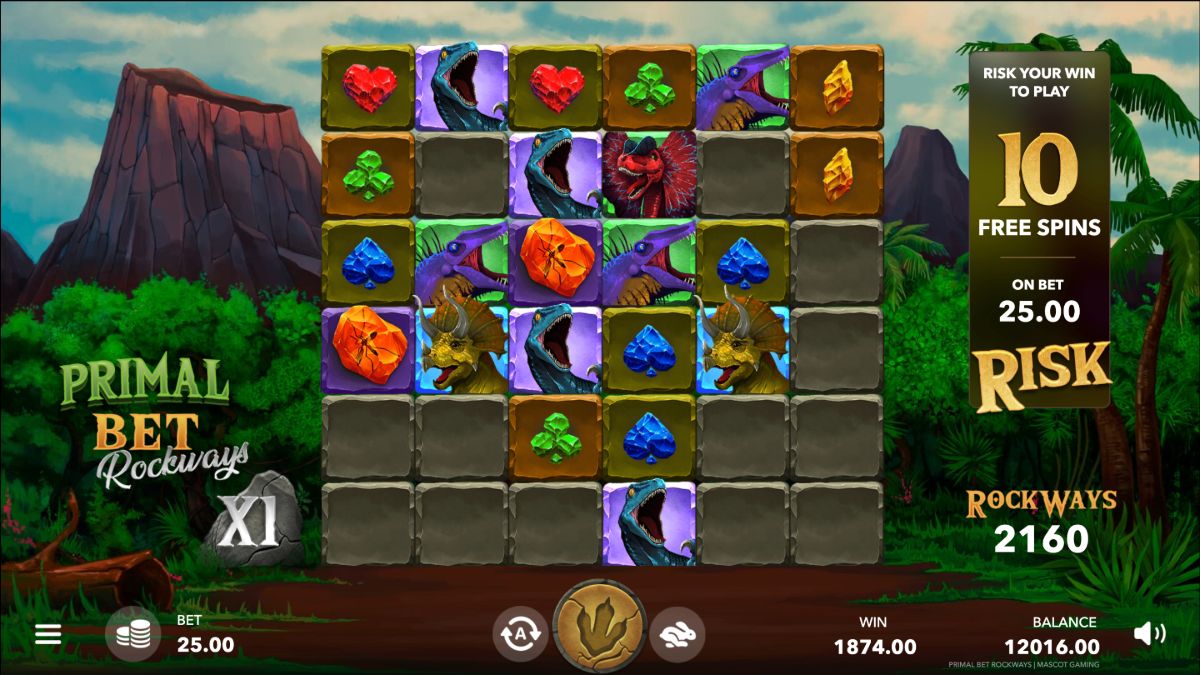This screenshot has height=675, width=1200.
Task: Mute the sound with the speaker icon
Action: click(x=1150, y=633)
